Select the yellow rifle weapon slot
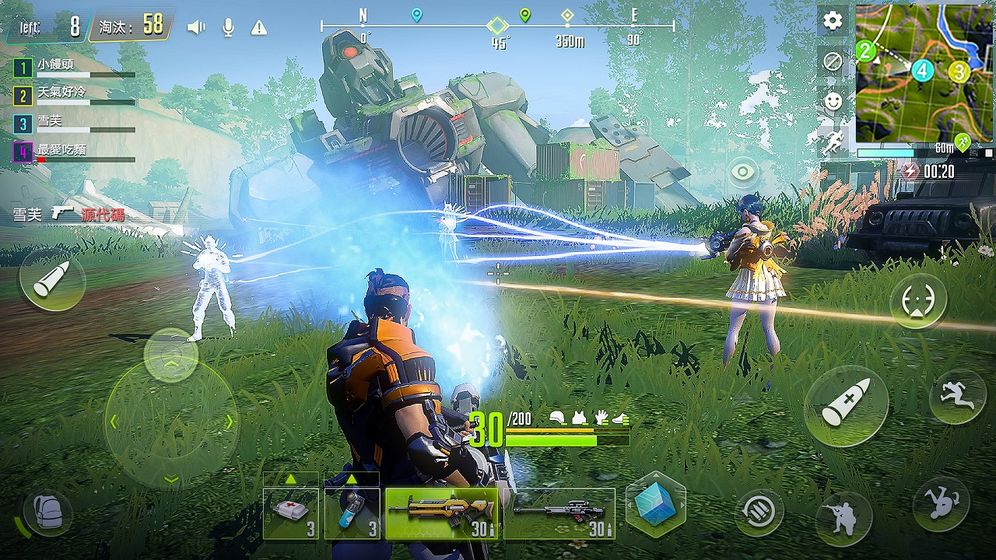The width and height of the screenshot is (996, 560). [x=442, y=513]
